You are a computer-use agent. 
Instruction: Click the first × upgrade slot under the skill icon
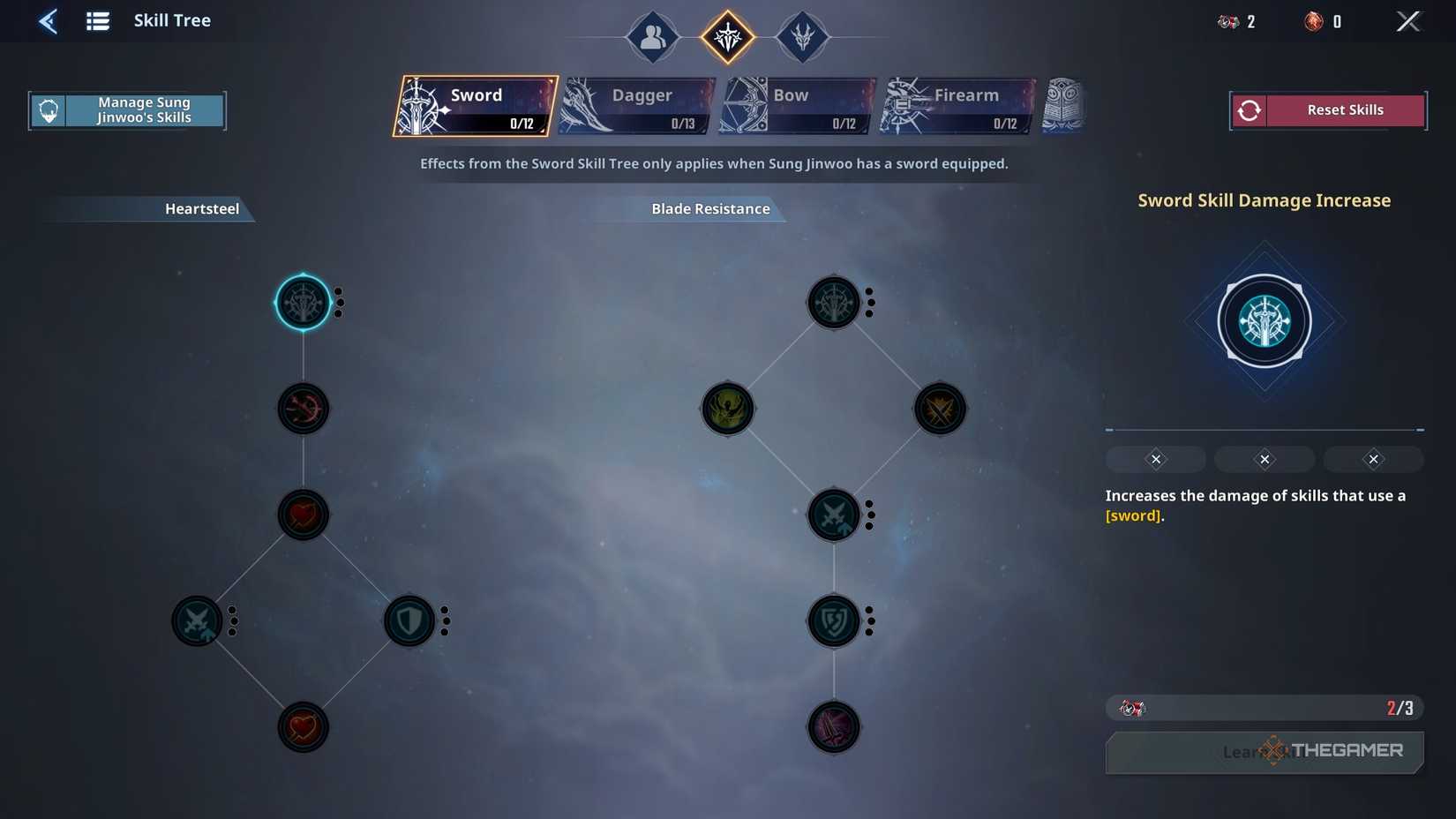1155,459
